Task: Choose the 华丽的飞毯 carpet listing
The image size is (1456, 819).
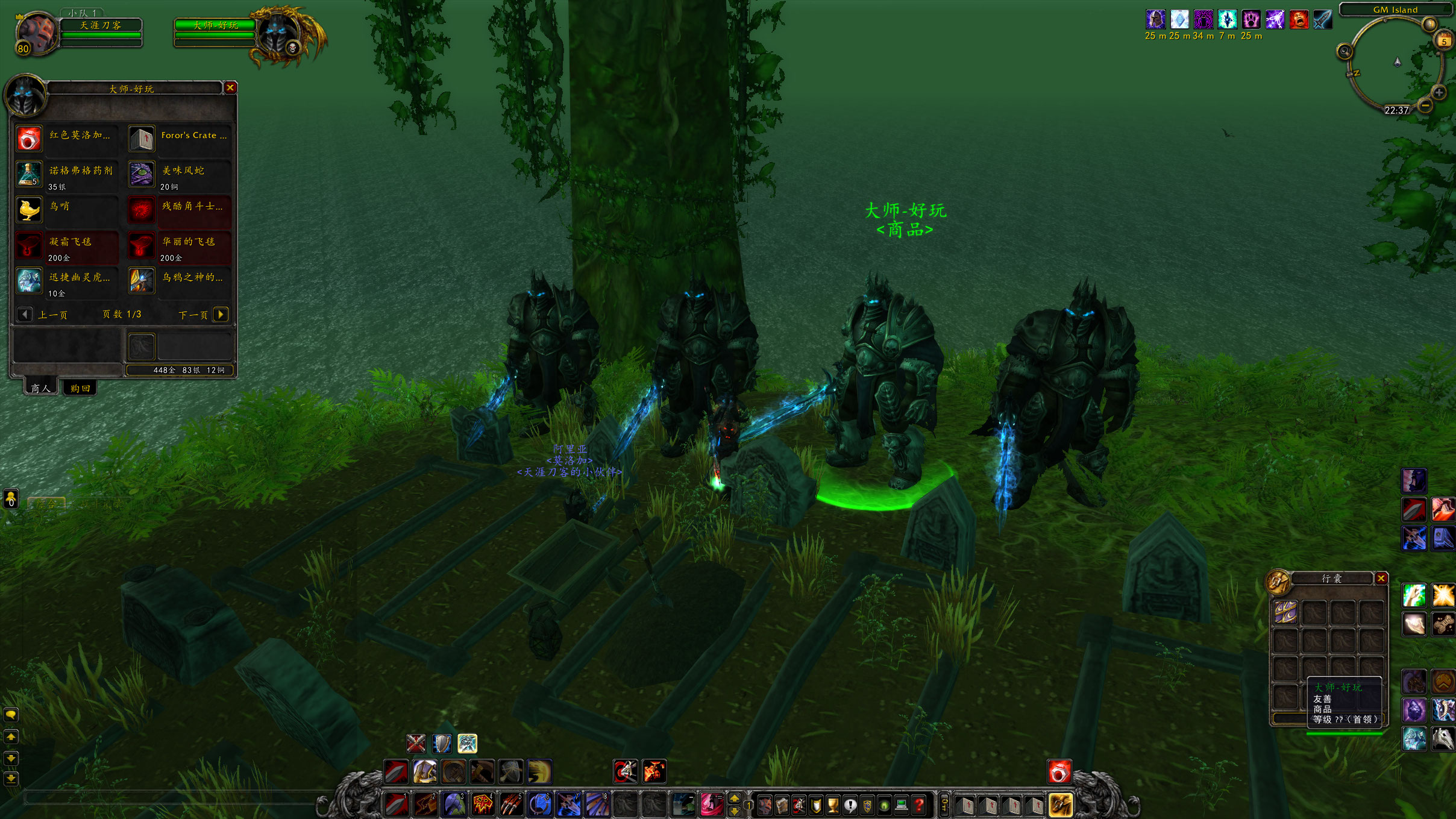Action: tap(142, 245)
